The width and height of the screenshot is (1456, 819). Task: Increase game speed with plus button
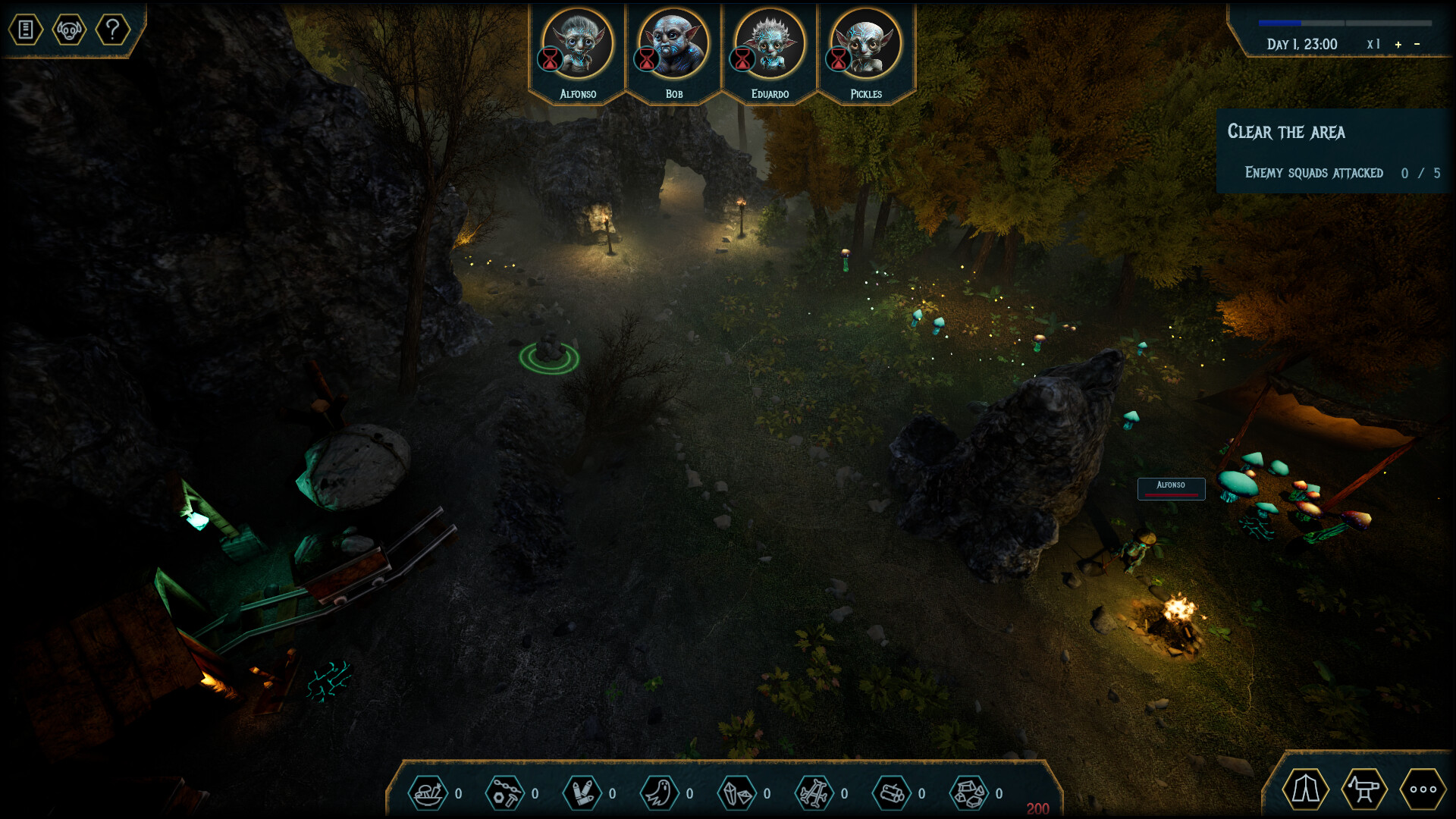[x=1398, y=45]
